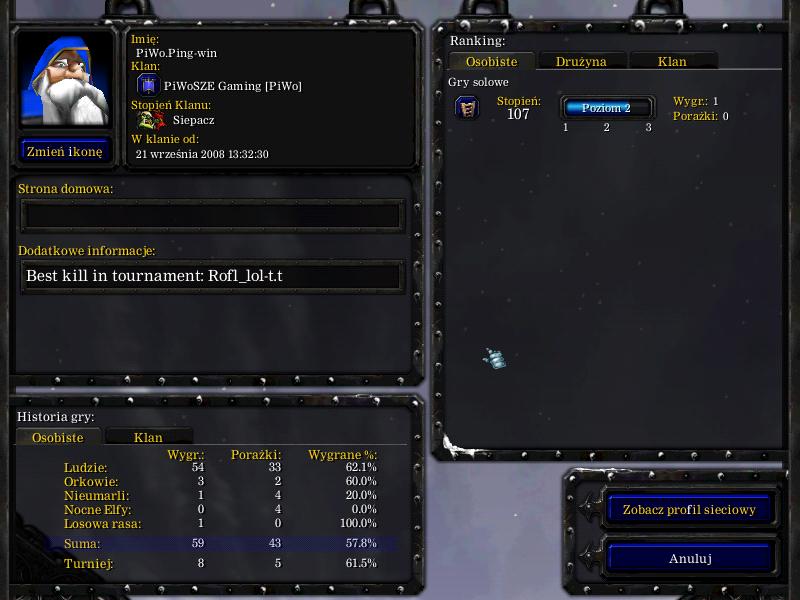
Task: Click the Zmień ikonę button
Action: [x=65, y=152]
